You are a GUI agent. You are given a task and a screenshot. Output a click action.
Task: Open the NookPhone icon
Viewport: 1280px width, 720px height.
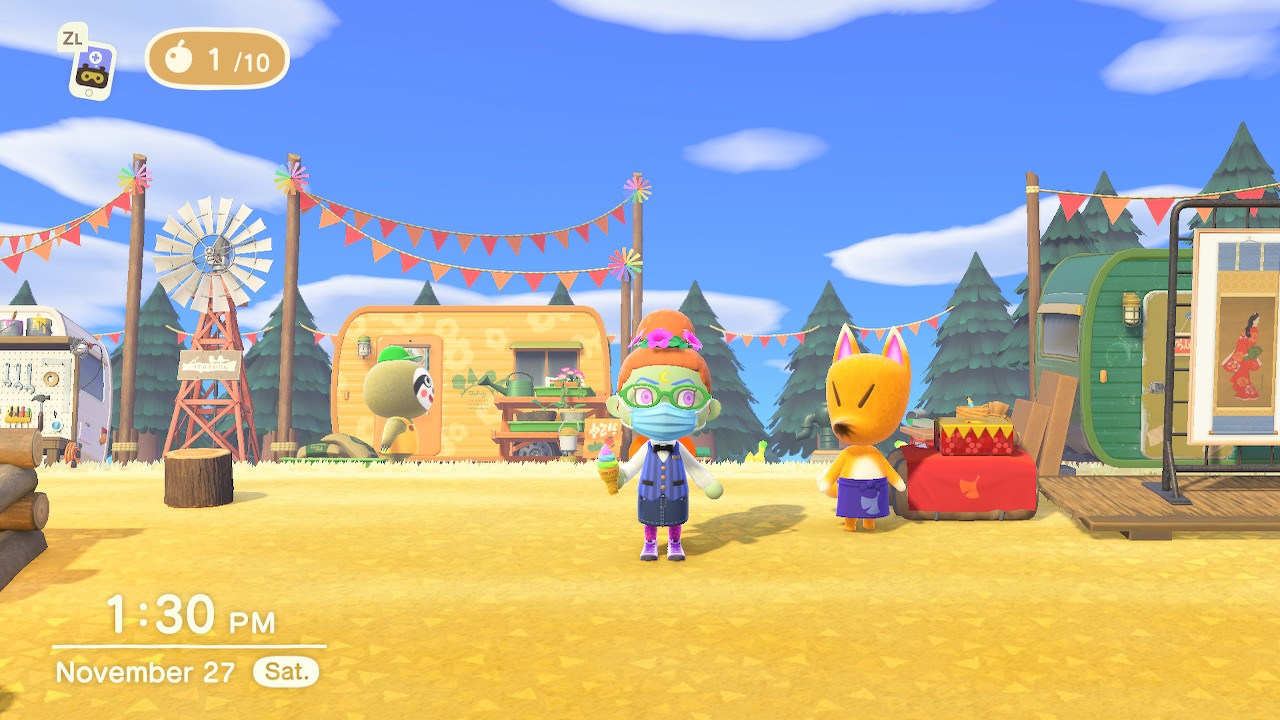[93, 68]
